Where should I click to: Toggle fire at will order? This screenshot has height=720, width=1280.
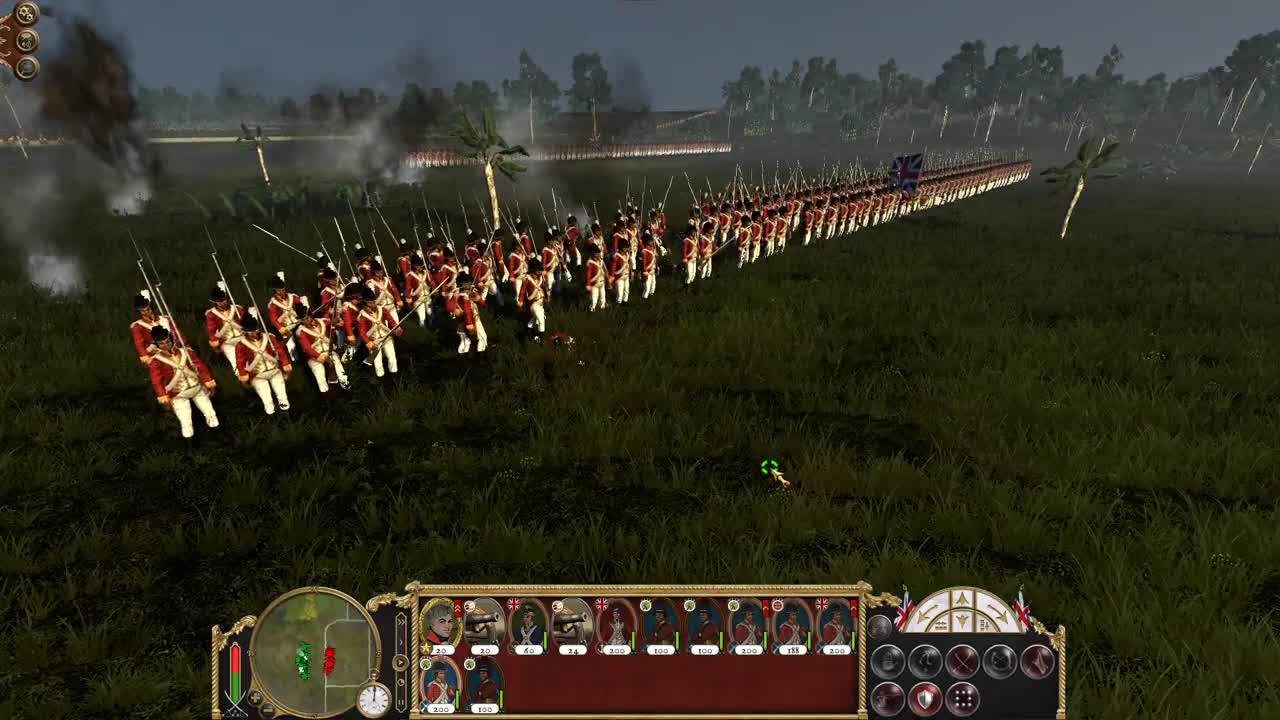tap(926, 661)
